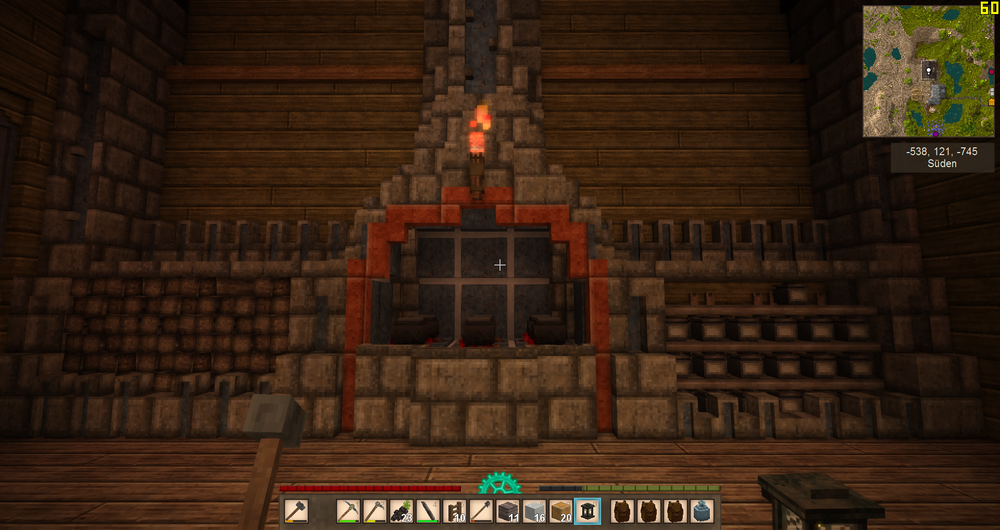Select the charcoal stack of 23
1000x530 pixels.
tap(402, 511)
